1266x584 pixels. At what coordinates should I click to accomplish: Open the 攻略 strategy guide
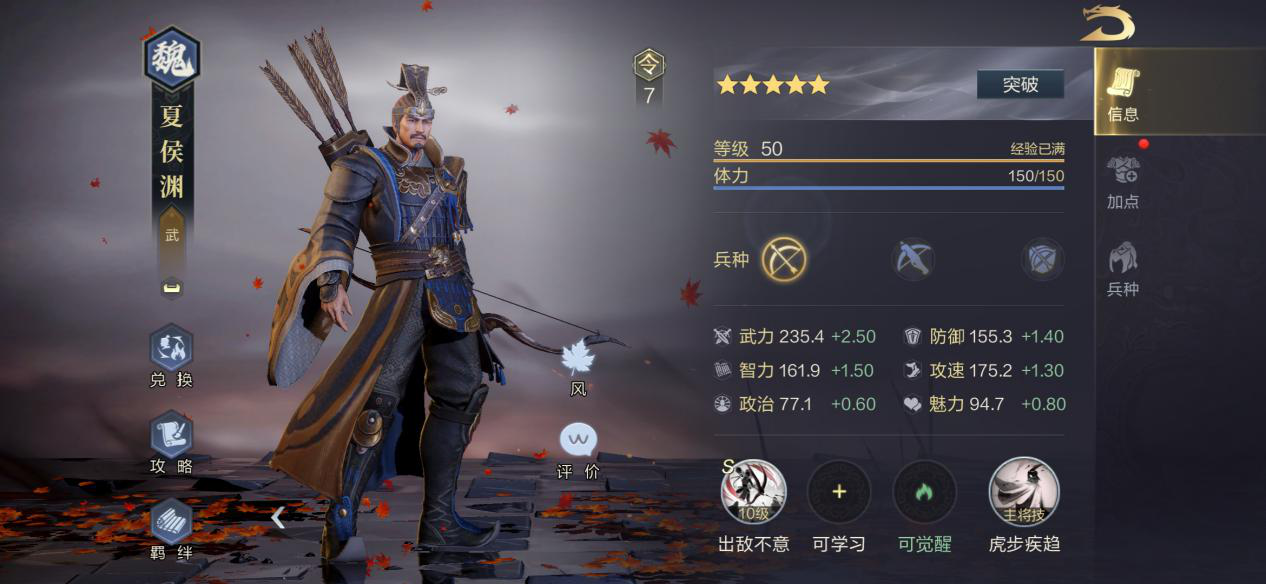[171, 443]
